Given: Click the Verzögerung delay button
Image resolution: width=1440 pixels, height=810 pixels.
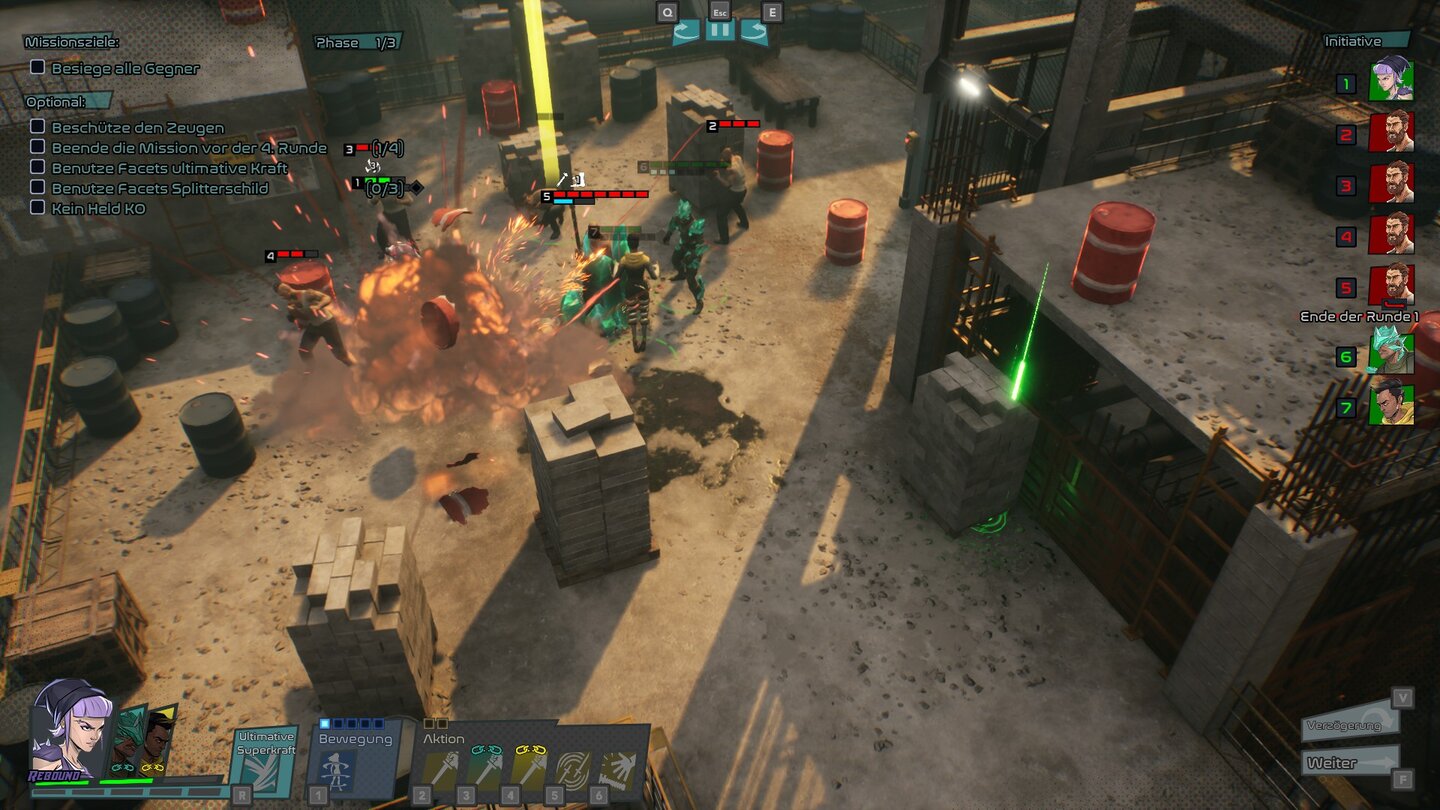Looking at the screenshot, I should [1350, 724].
